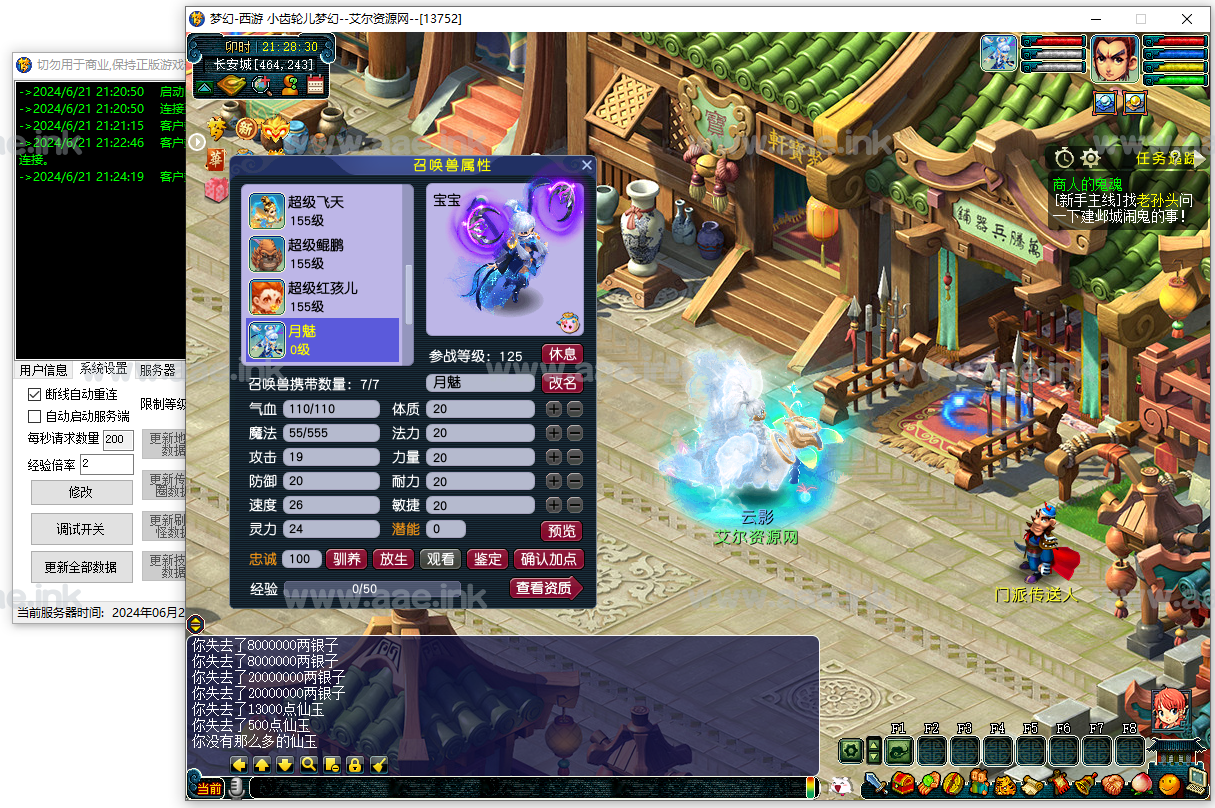Screen dimensions: 1215x808
Task: Close the game window
Action: [x=1187, y=18]
